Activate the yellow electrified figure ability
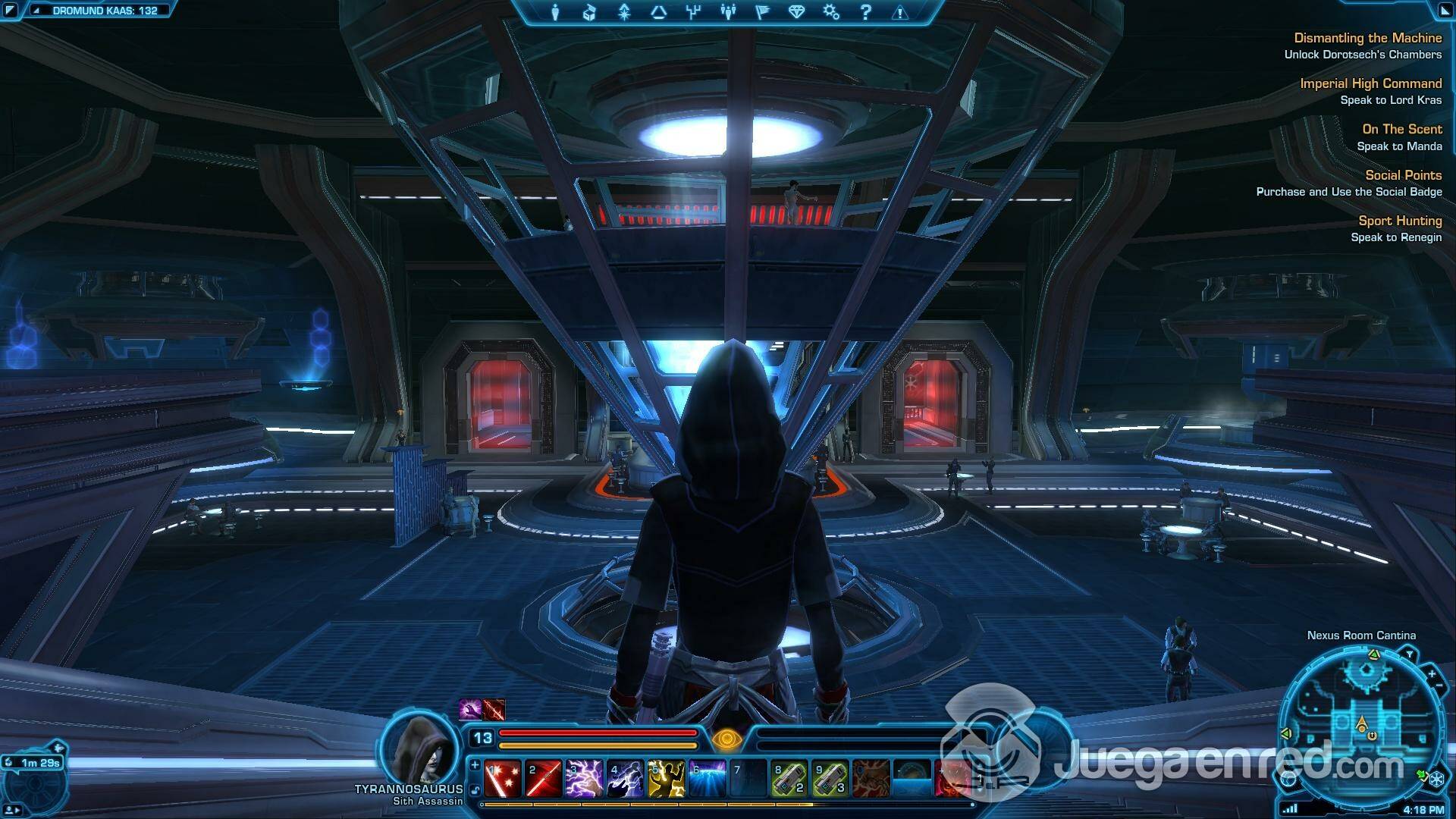This screenshot has height=819, width=1456. point(666,779)
